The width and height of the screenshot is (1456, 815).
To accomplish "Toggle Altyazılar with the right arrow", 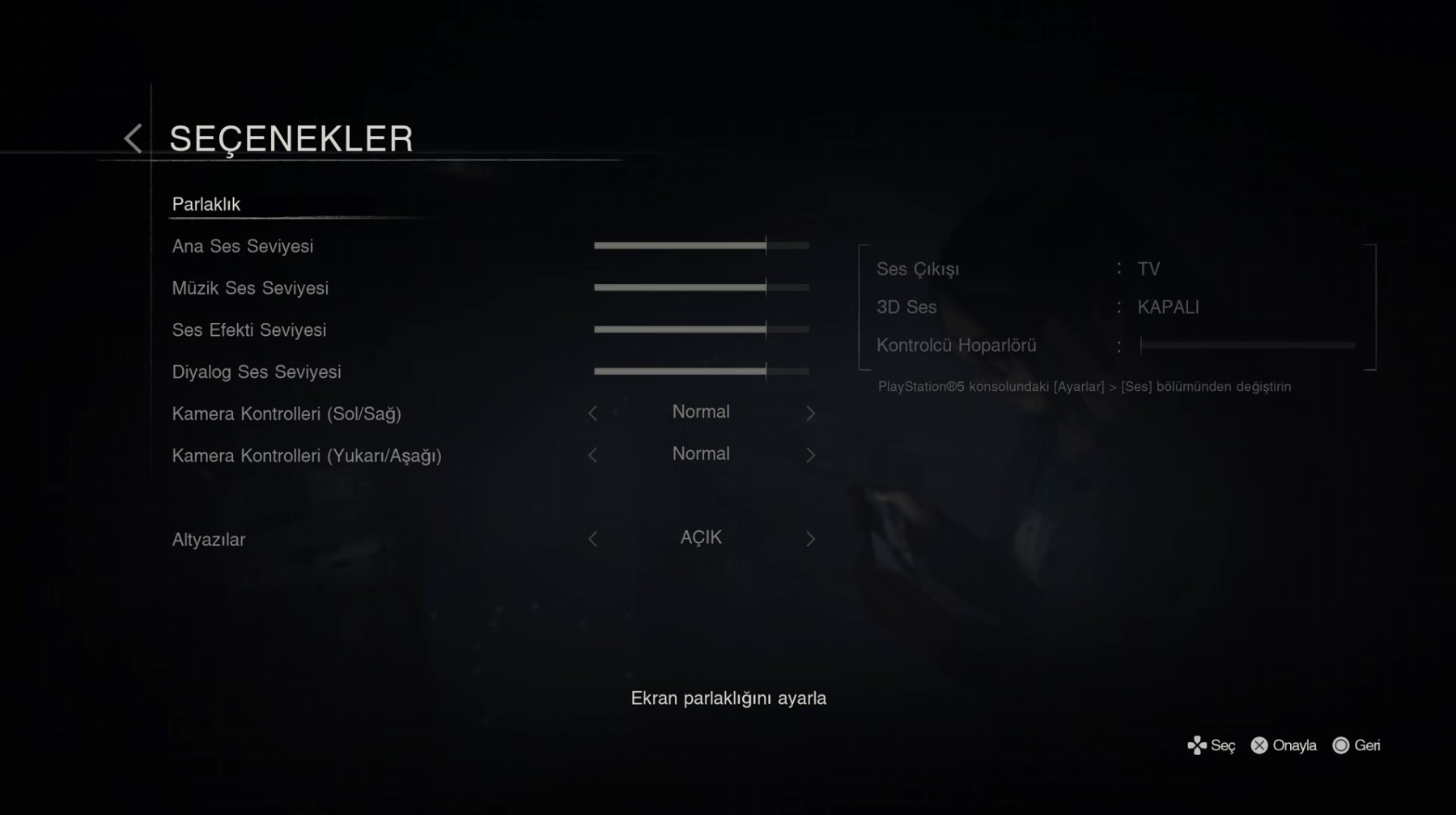I will [x=810, y=539].
